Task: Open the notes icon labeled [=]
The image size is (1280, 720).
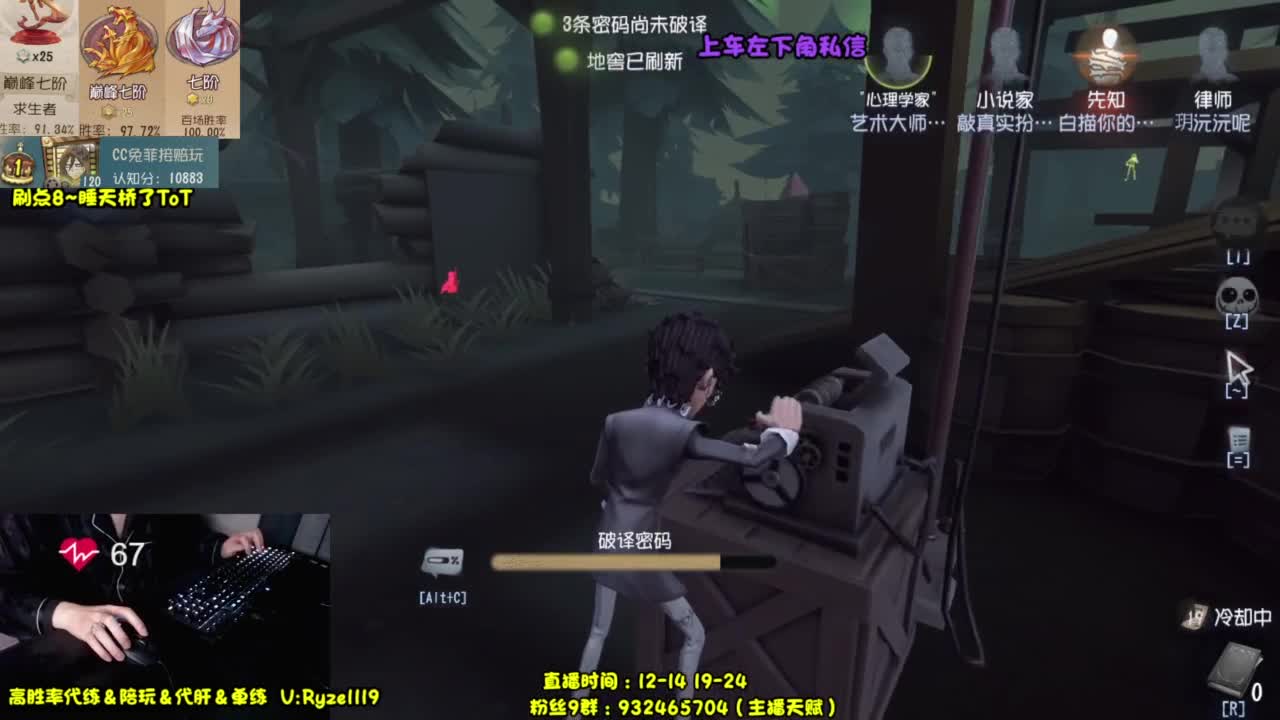Action: [1240, 438]
